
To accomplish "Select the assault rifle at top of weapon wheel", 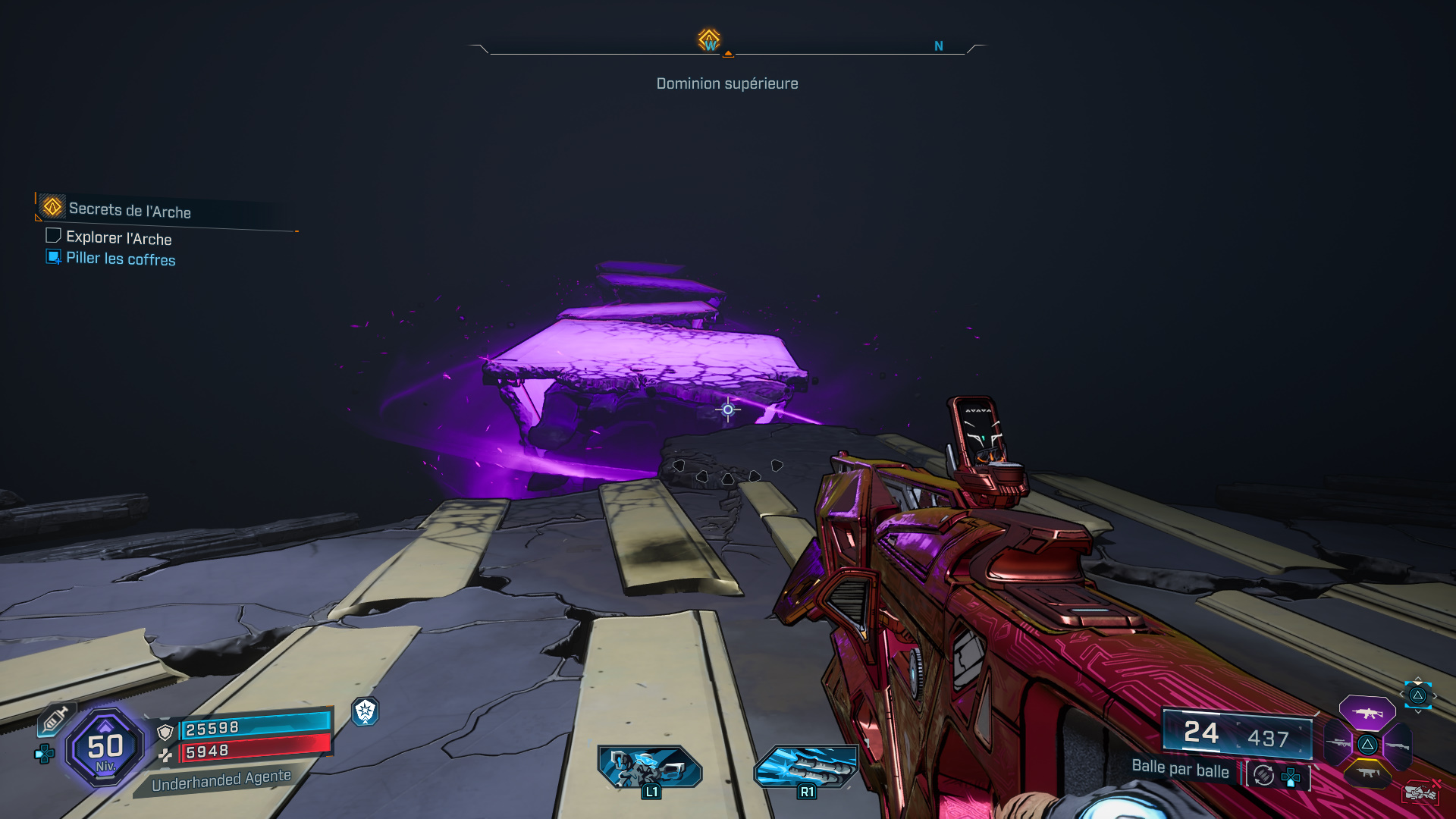I will pos(1368,714).
